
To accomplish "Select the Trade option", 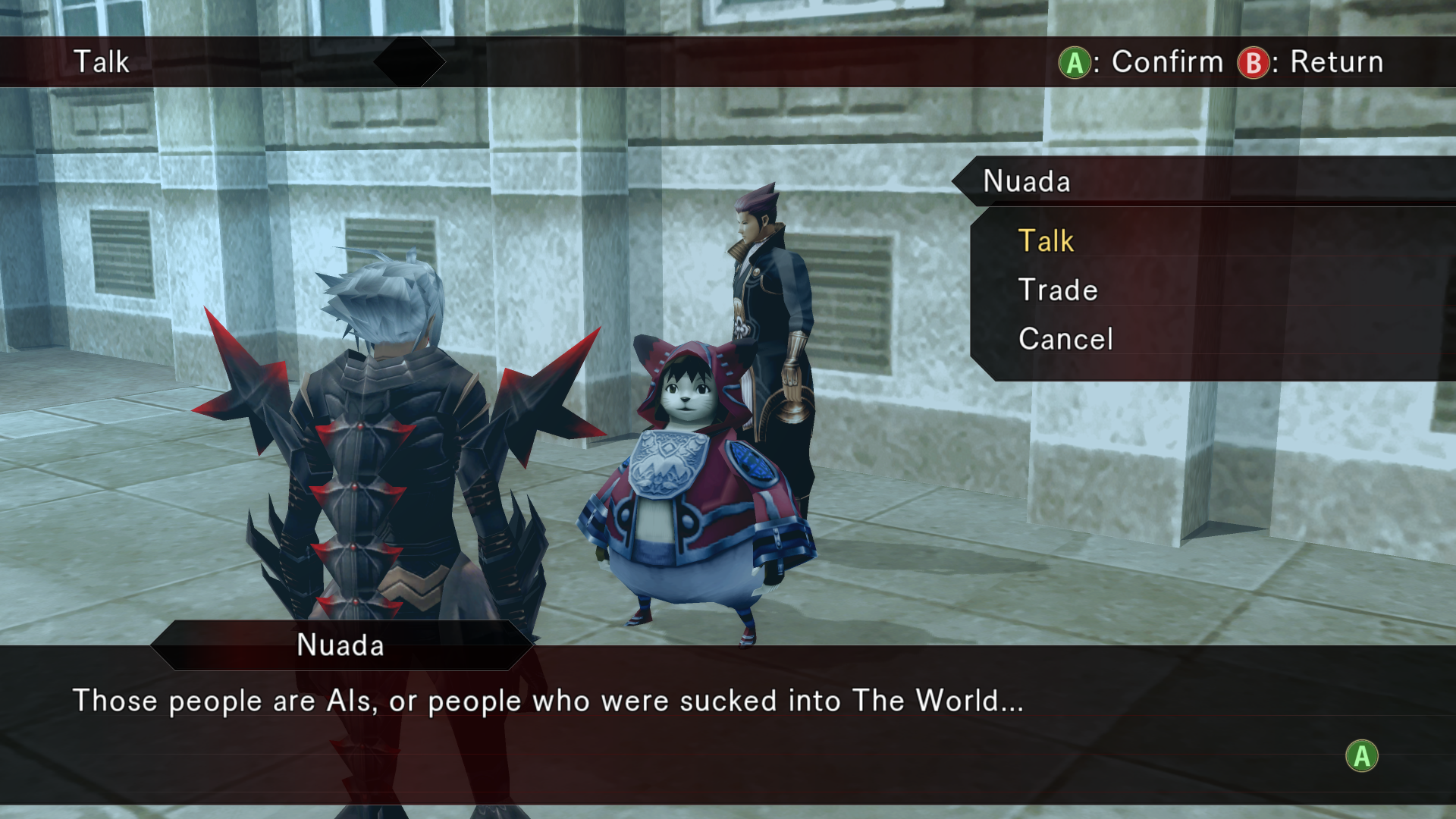I will [1058, 290].
